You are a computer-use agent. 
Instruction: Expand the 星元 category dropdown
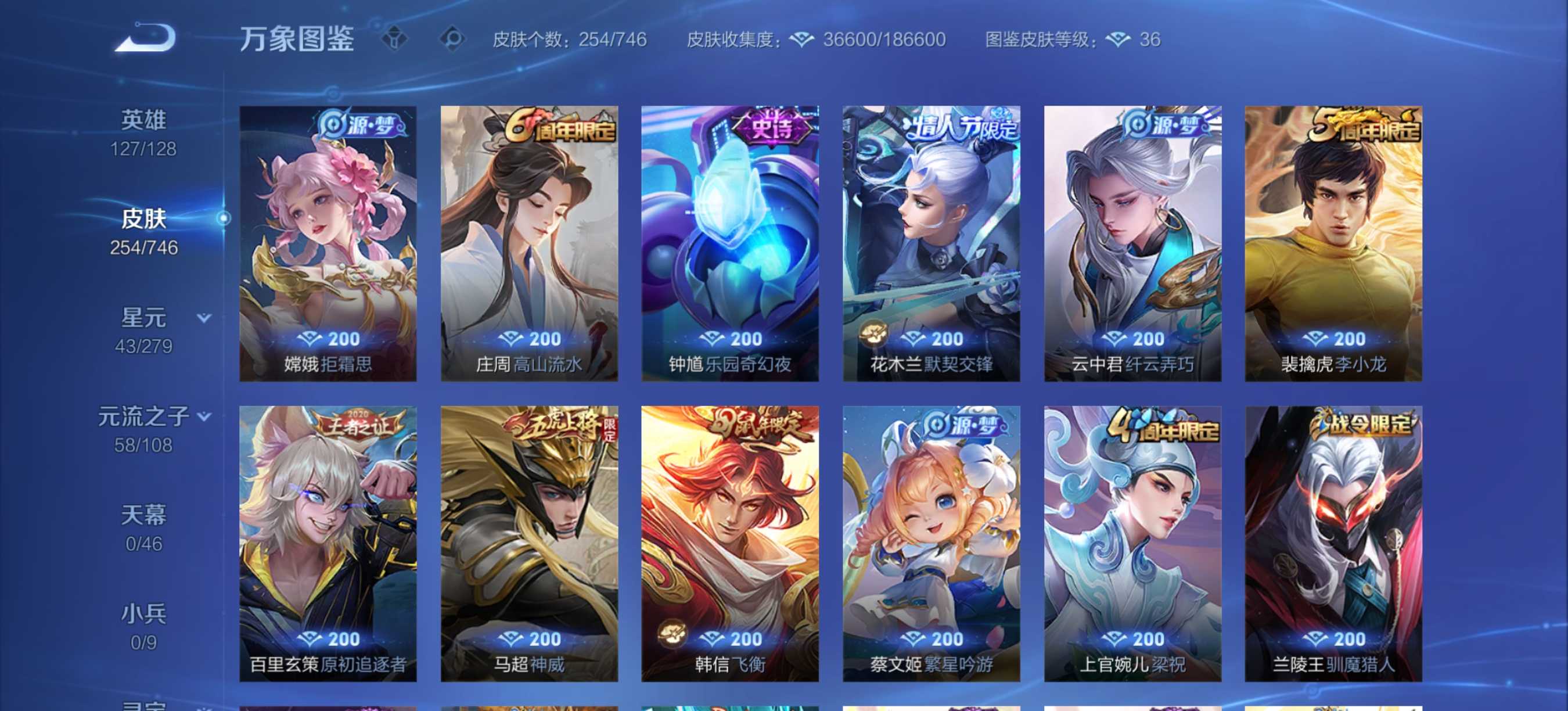point(203,318)
